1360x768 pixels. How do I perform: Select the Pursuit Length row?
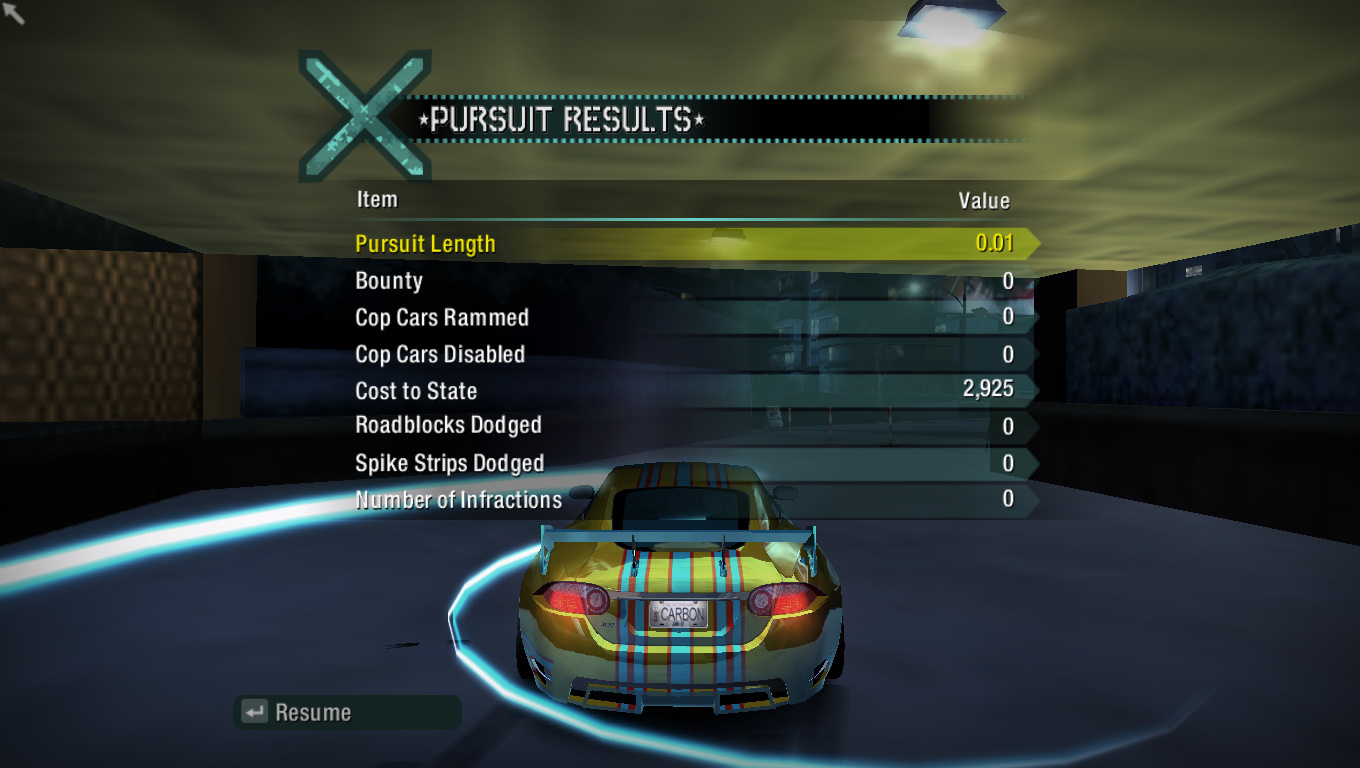pos(690,244)
